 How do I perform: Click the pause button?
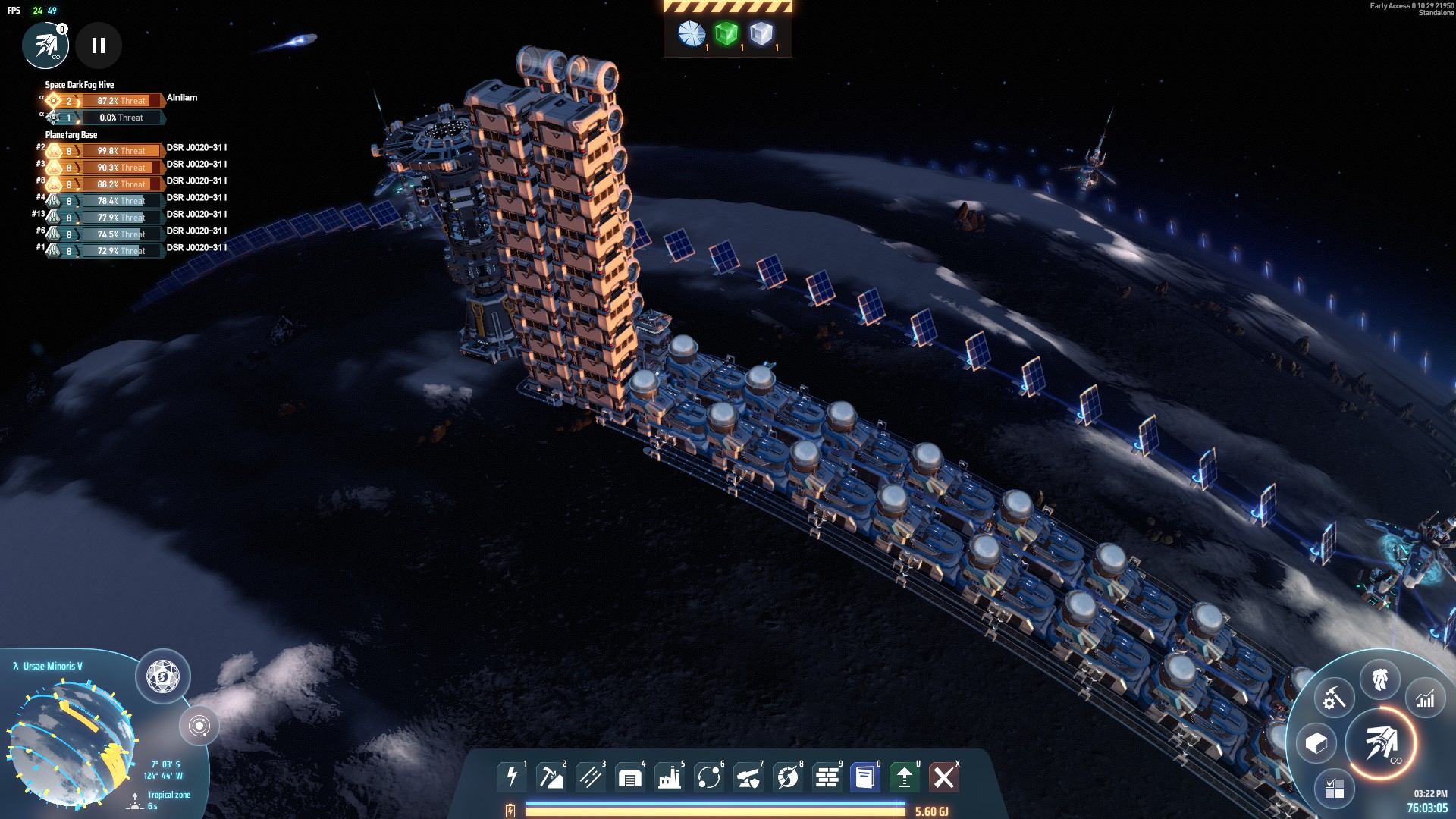[99, 45]
